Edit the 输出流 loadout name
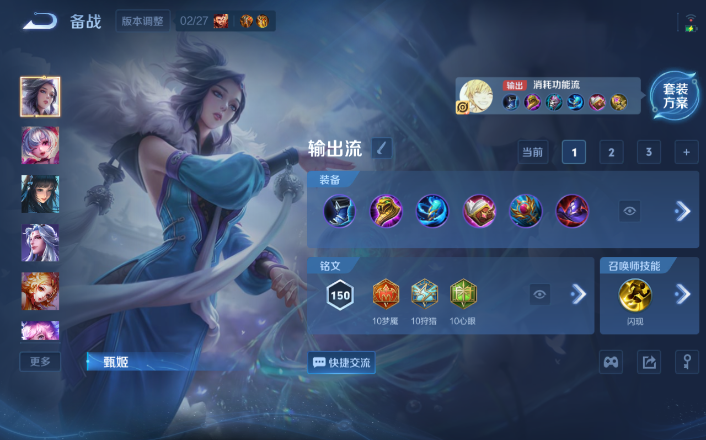Image resolution: width=706 pixels, height=440 pixels. coord(383,149)
